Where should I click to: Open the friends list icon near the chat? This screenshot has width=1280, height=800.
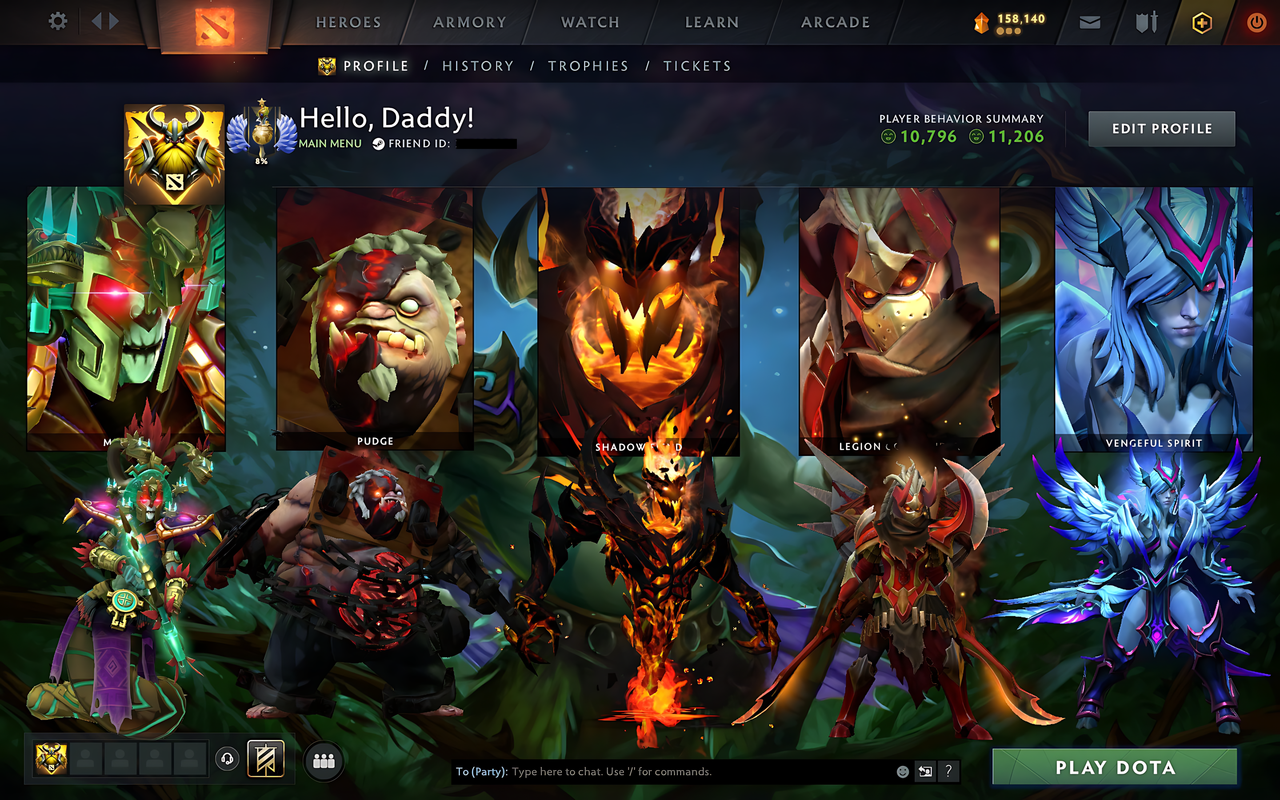(322, 761)
